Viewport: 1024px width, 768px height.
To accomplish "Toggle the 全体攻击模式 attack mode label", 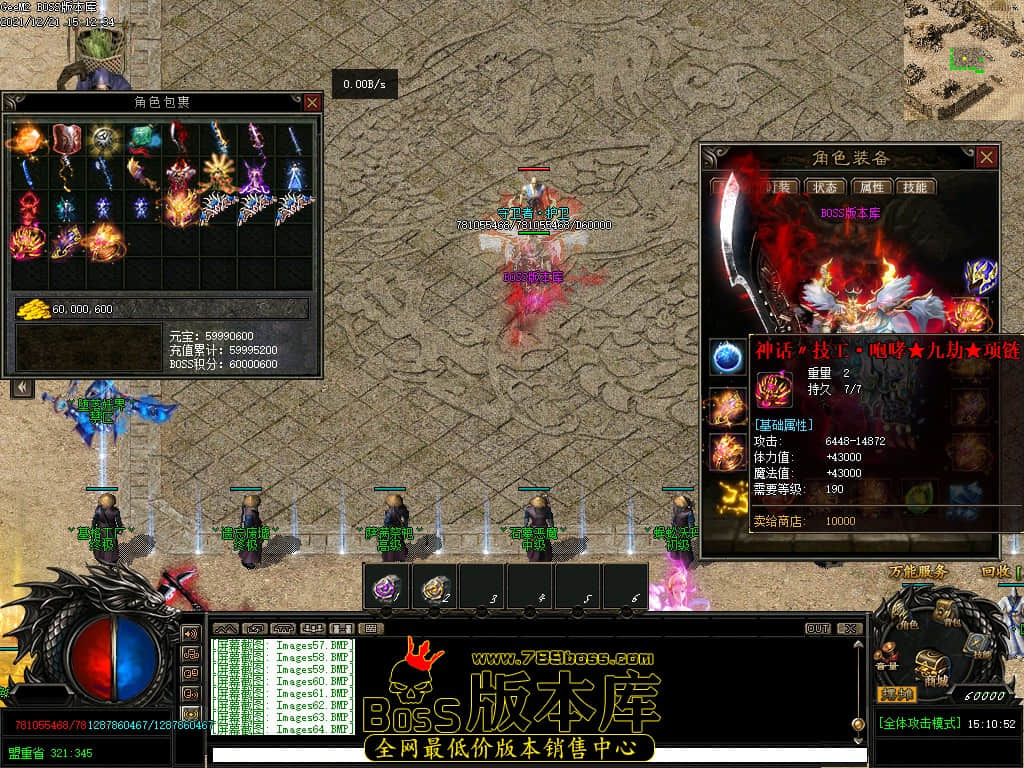I will click(920, 723).
